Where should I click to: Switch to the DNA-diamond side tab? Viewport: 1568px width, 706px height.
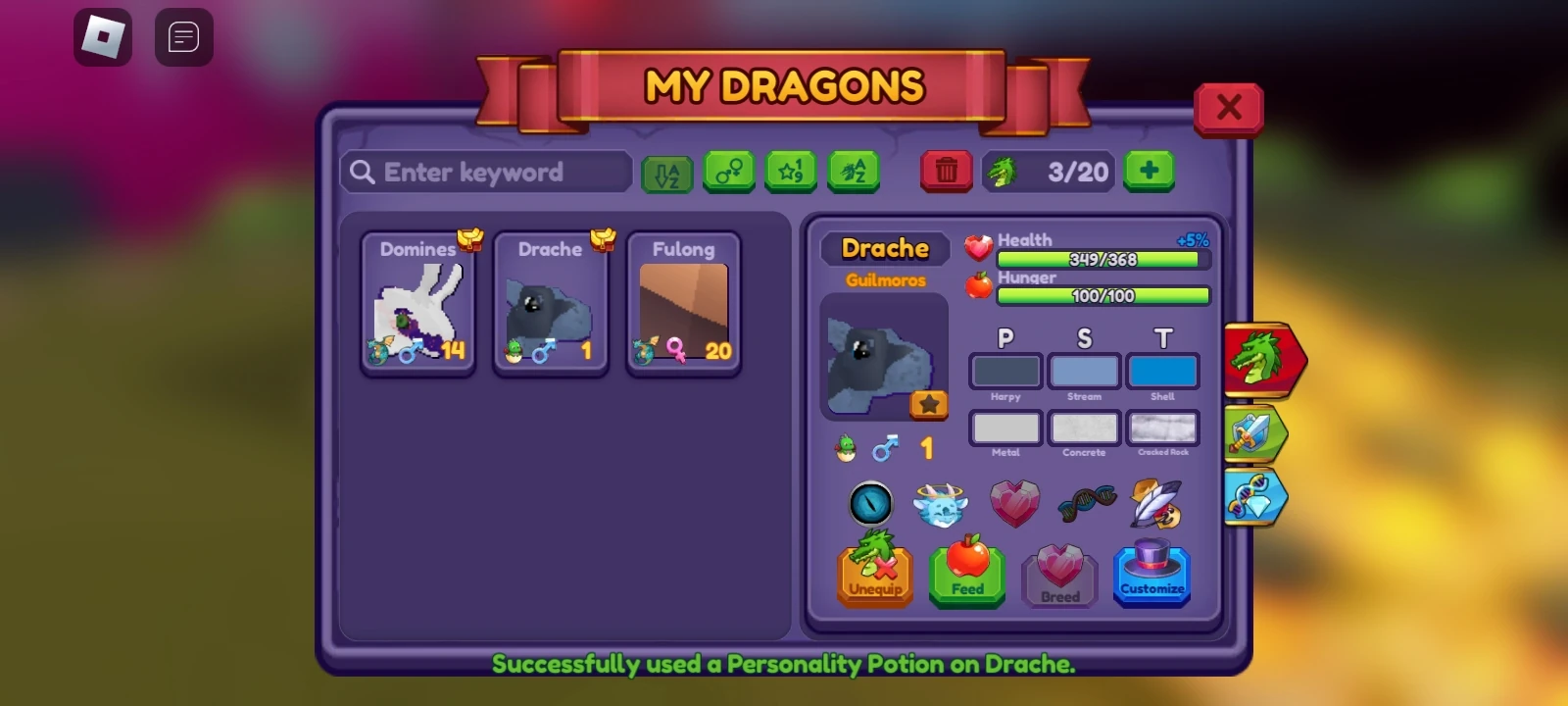click(x=1259, y=497)
